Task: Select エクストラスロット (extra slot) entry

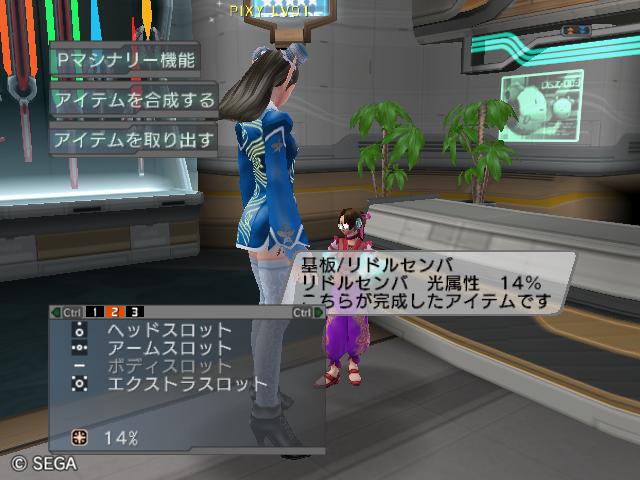Action: click(186, 384)
